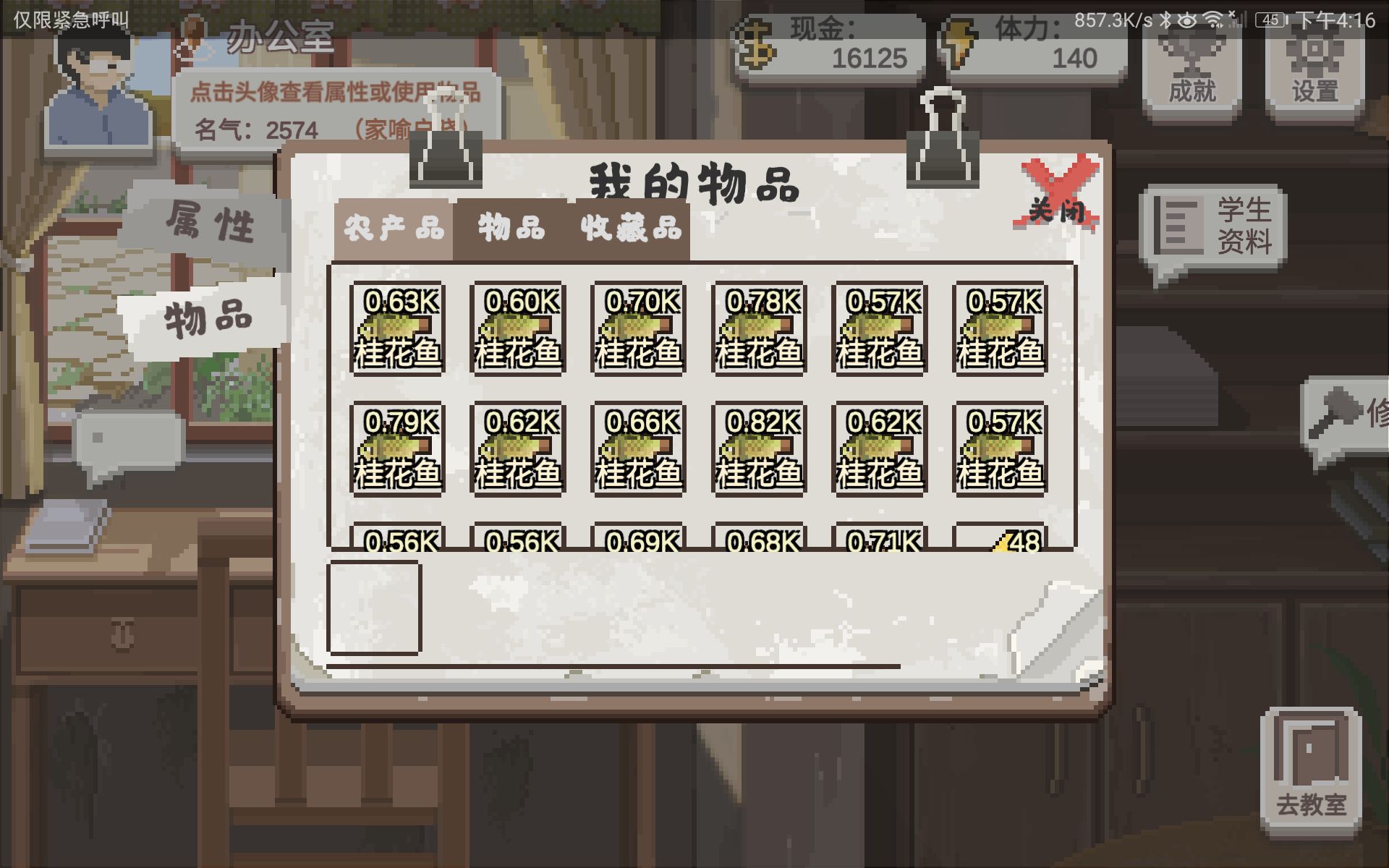Select the 物品 side tab
Screen dimensions: 1389x868
pyautogui.click(x=208, y=318)
